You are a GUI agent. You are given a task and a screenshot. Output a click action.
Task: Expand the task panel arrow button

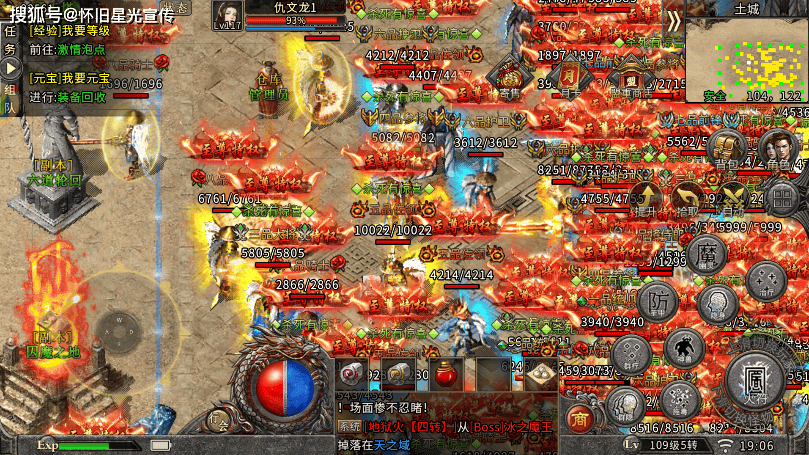[11, 68]
